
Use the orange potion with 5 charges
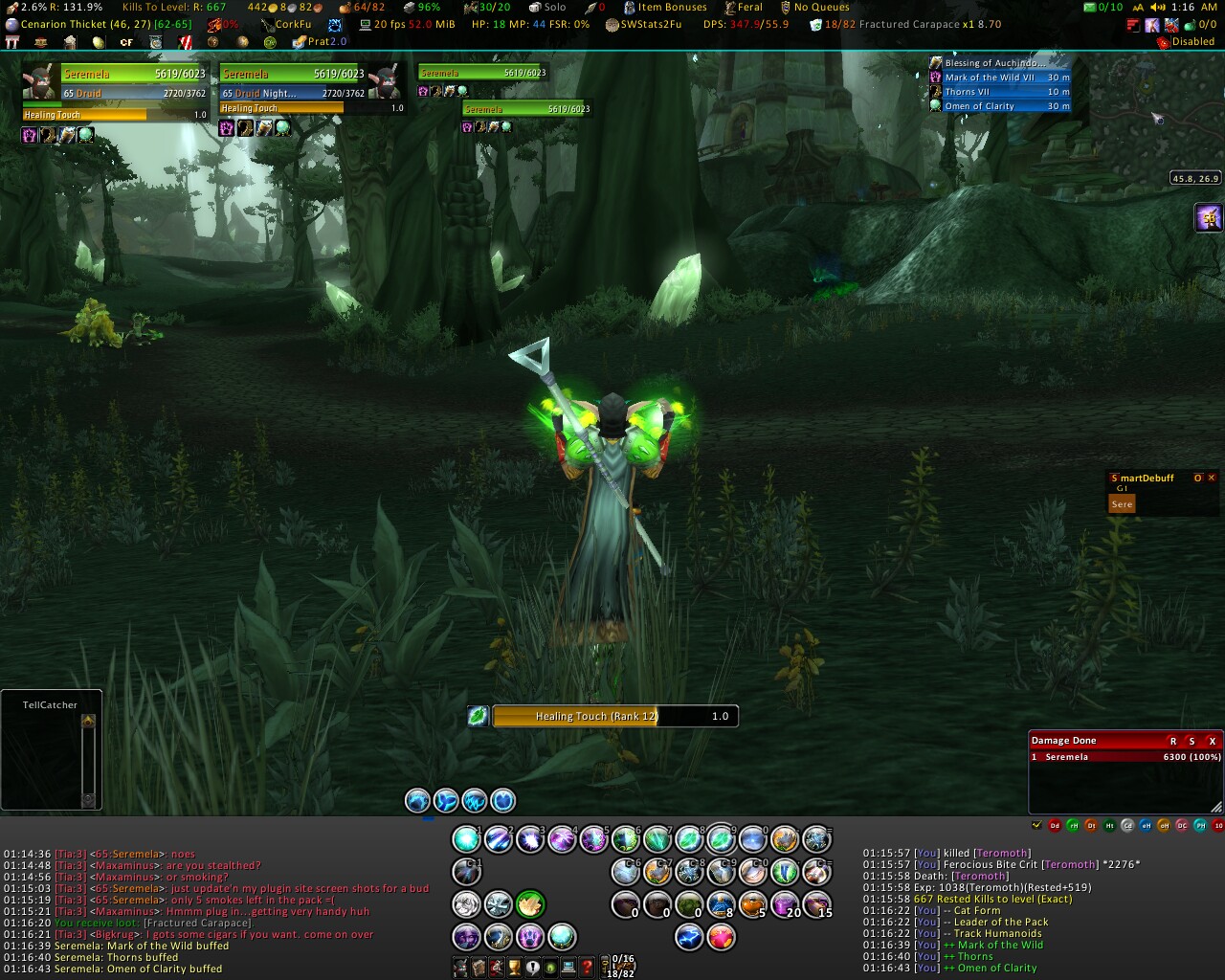[753, 904]
